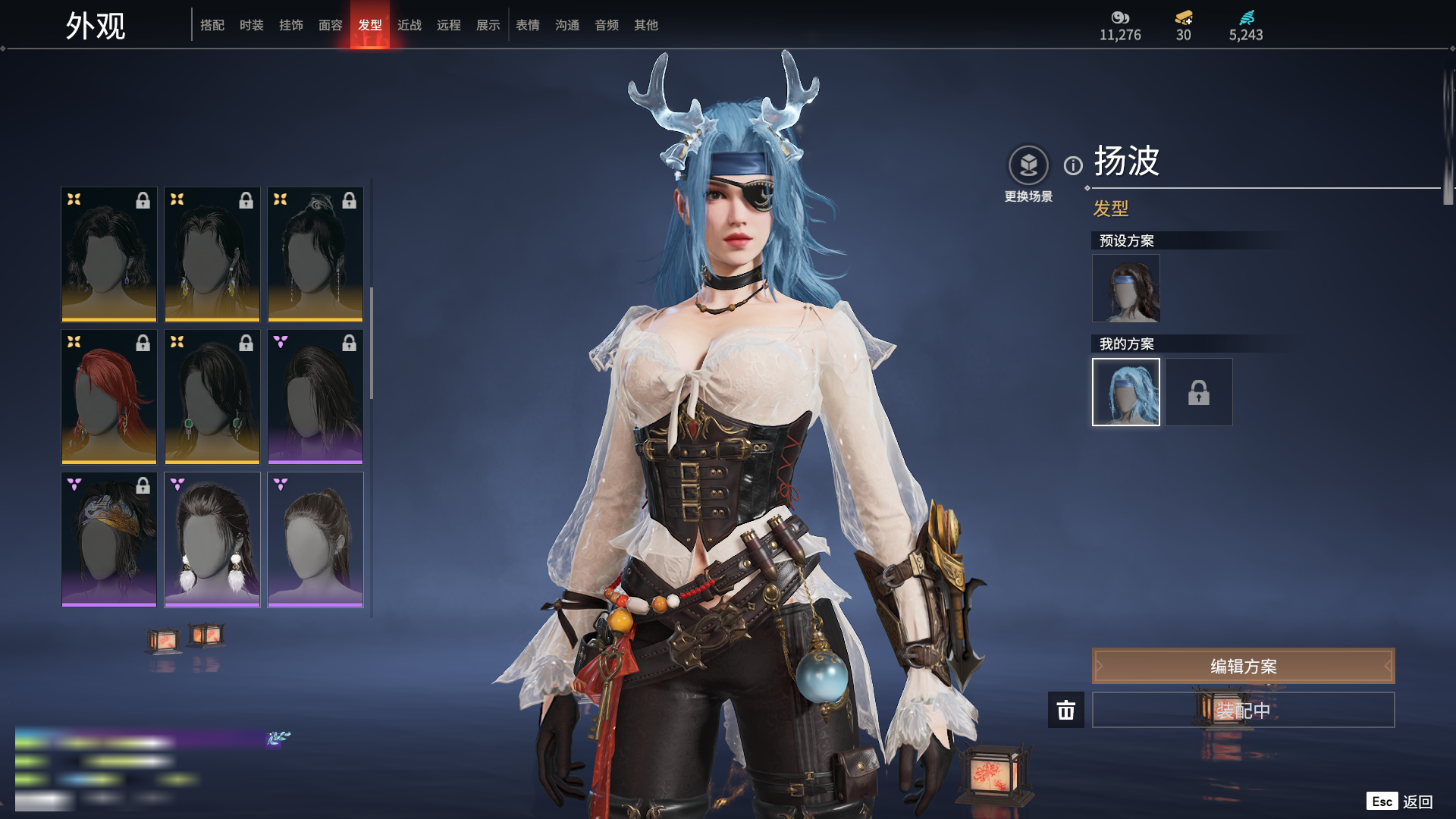Open the info icon beside 扬波
The image size is (1456, 819).
click(1073, 165)
